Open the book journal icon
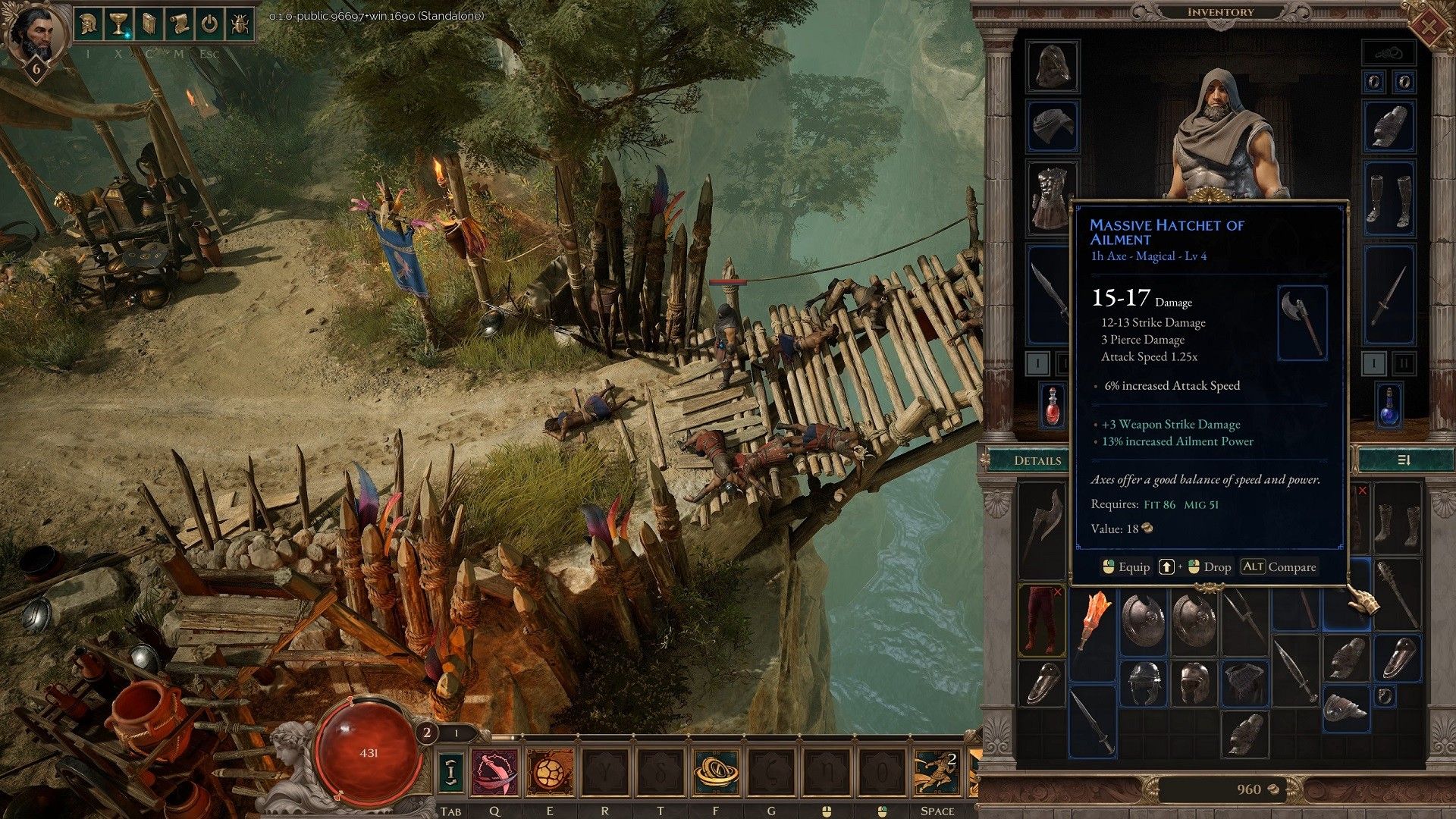This screenshot has height=819, width=1456. click(x=149, y=24)
